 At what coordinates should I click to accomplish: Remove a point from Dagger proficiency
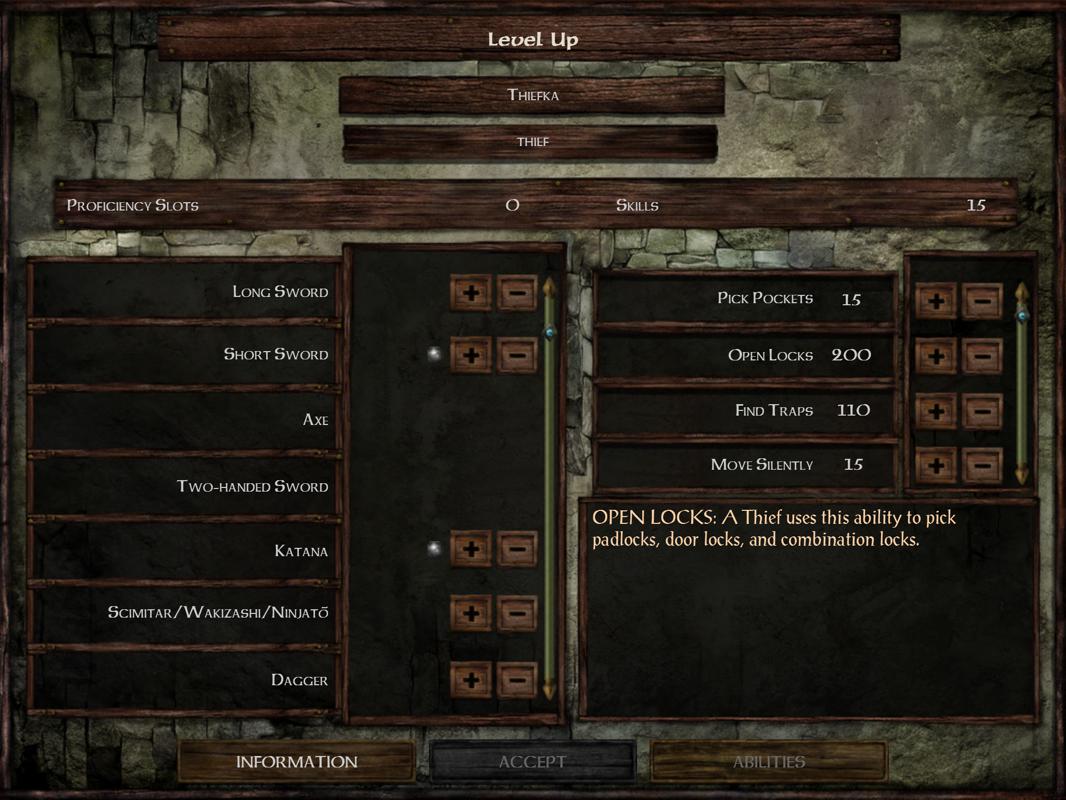point(517,680)
